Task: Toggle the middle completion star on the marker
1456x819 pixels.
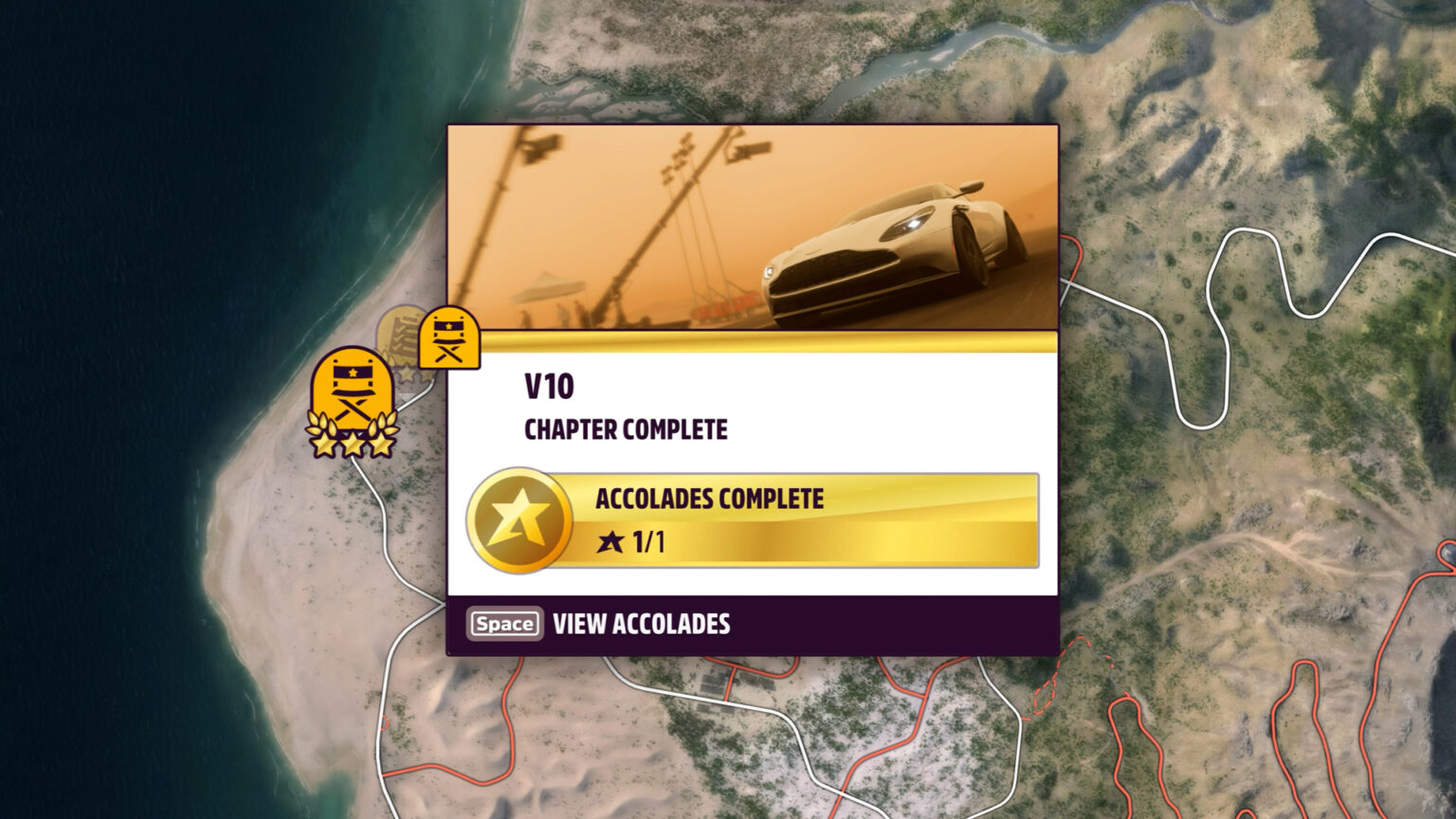Action: (352, 442)
